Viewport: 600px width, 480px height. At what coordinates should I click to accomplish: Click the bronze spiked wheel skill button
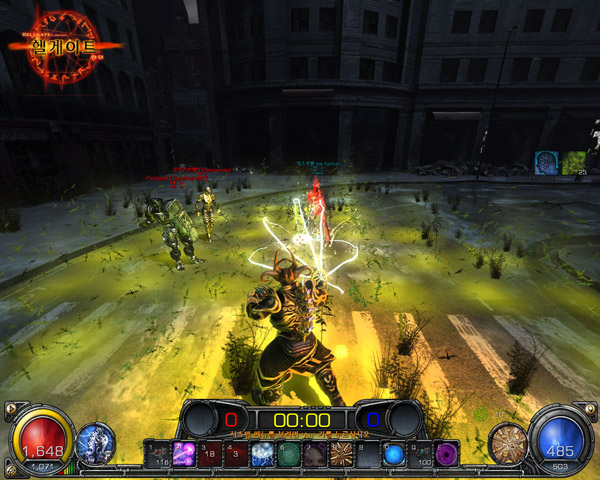coord(507,442)
